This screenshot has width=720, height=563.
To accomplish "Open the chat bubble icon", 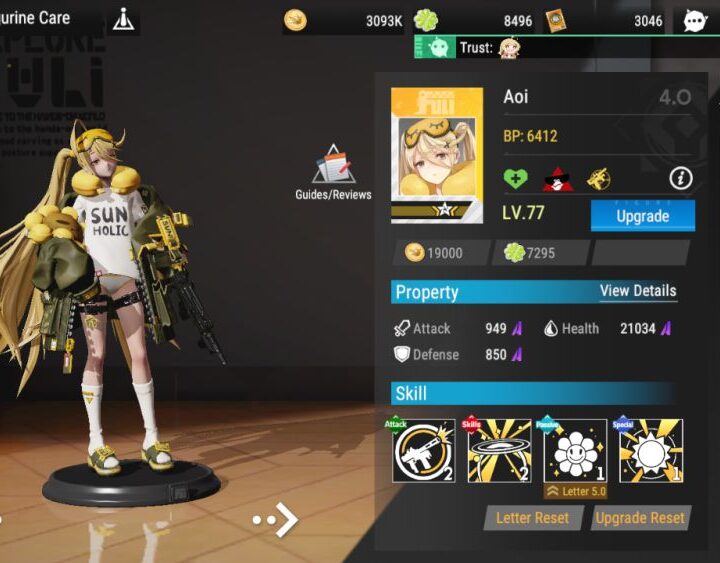I will [x=695, y=20].
